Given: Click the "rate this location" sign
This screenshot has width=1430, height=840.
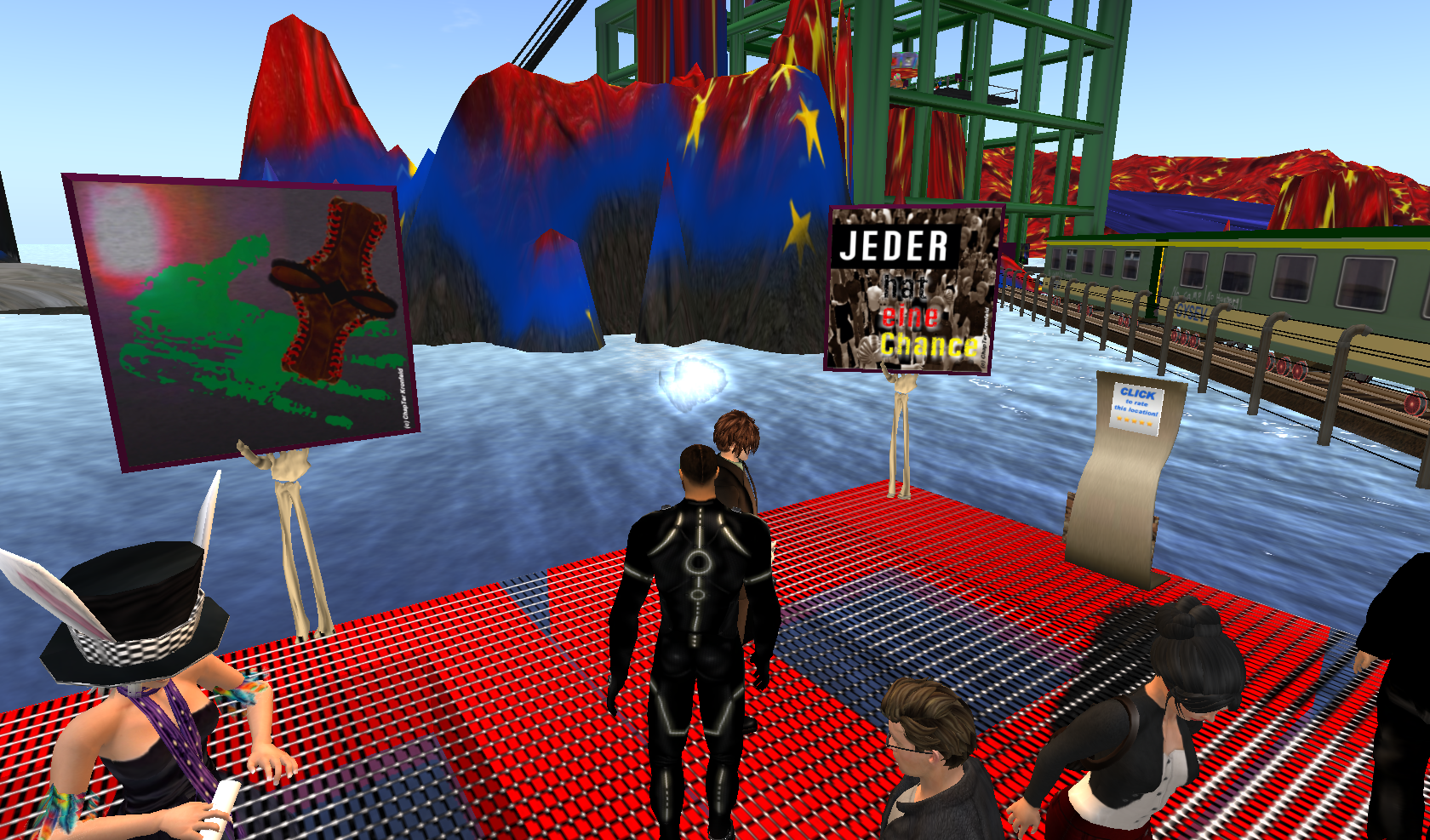Looking at the screenshot, I should tap(1137, 407).
